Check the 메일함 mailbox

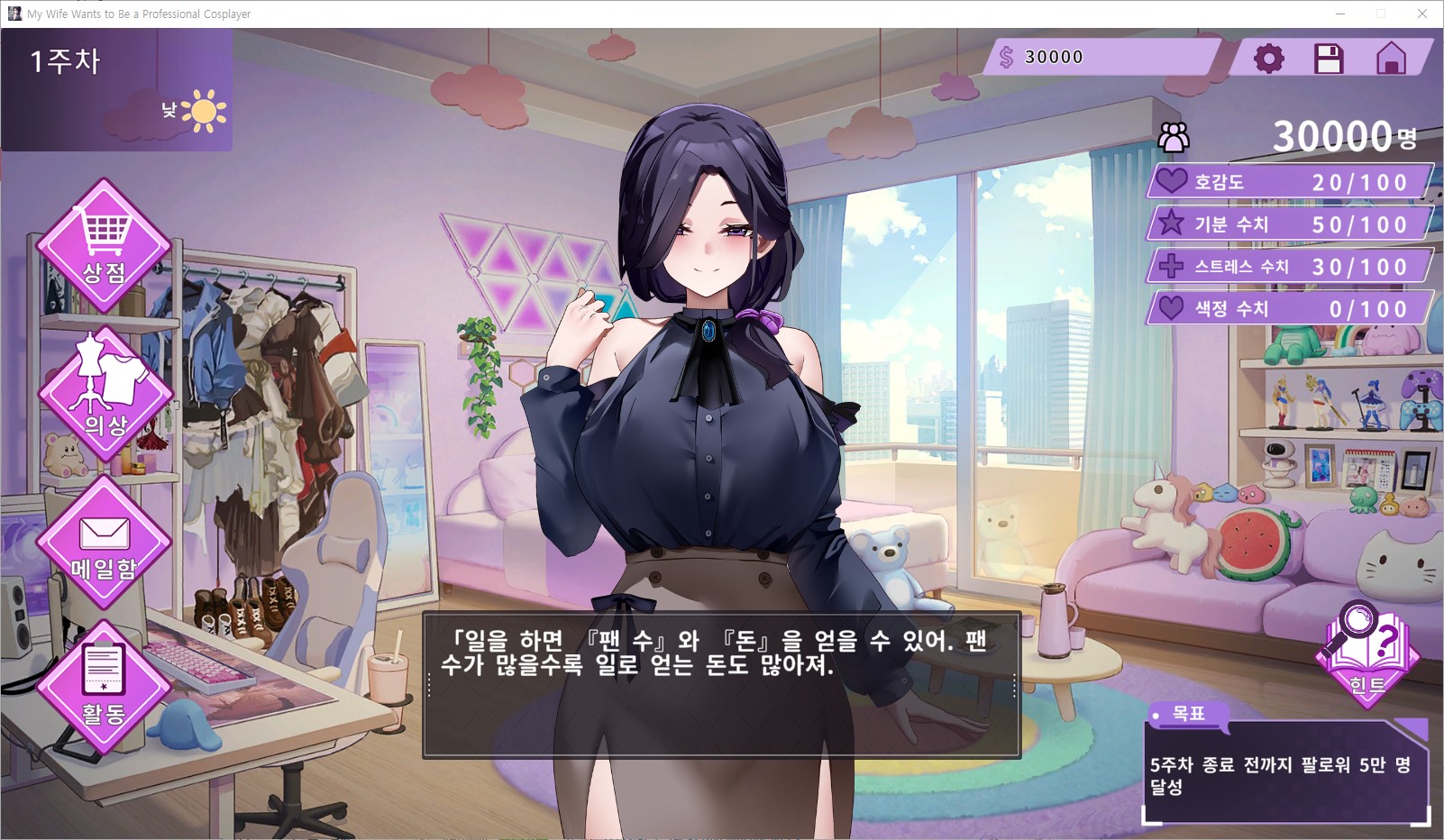click(105, 543)
